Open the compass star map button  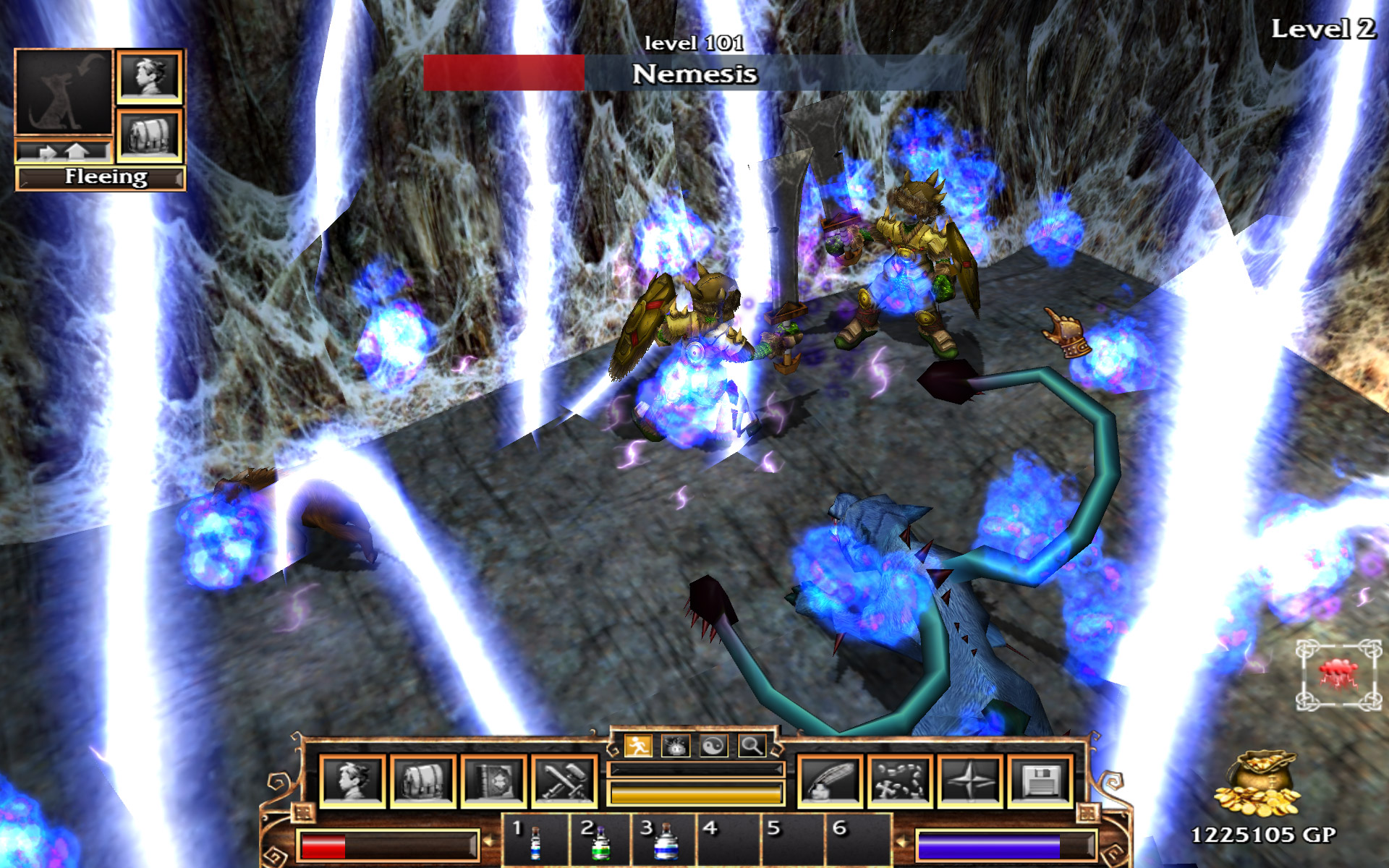click(x=969, y=781)
